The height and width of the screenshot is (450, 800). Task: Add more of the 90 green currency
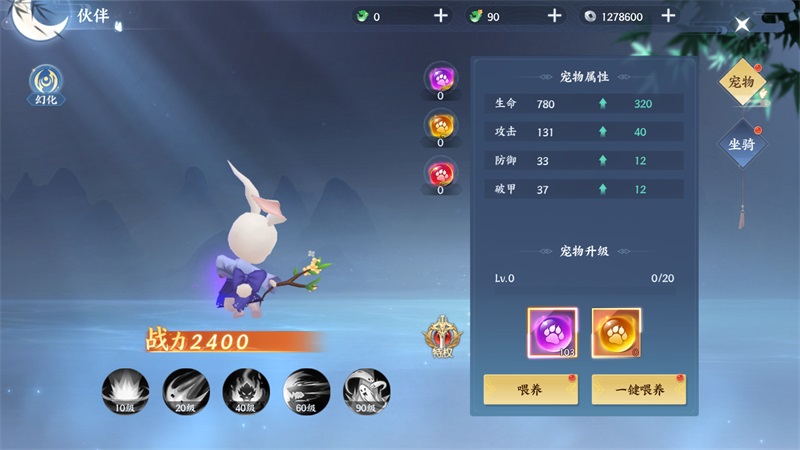point(555,16)
